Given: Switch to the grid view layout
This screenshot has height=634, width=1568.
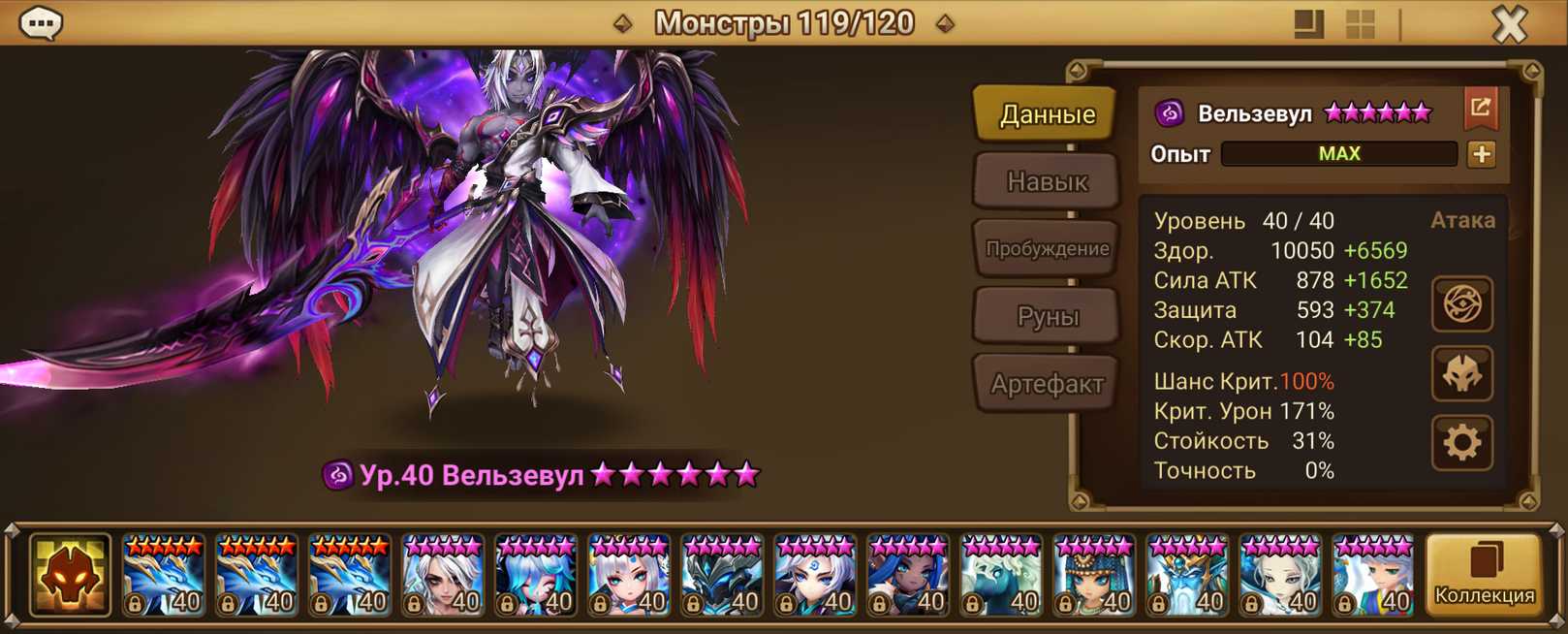Looking at the screenshot, I should pyautogui.click(x=1361, y=24).
